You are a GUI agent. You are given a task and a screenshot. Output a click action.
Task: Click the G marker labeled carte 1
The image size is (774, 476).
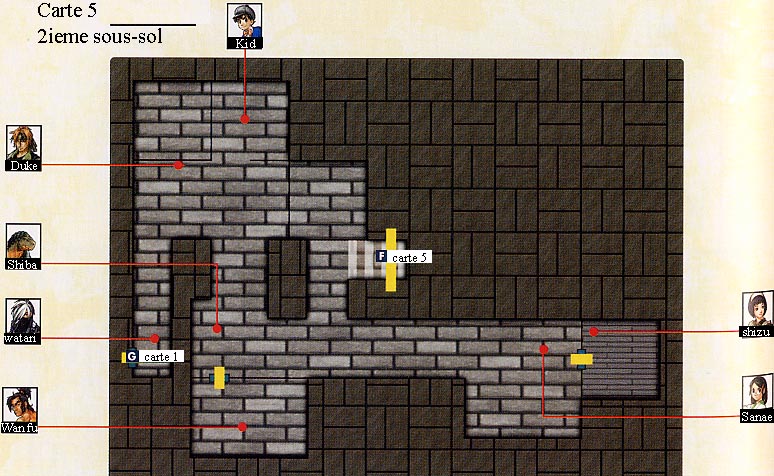pyautogui.click(x=132, y=356)
